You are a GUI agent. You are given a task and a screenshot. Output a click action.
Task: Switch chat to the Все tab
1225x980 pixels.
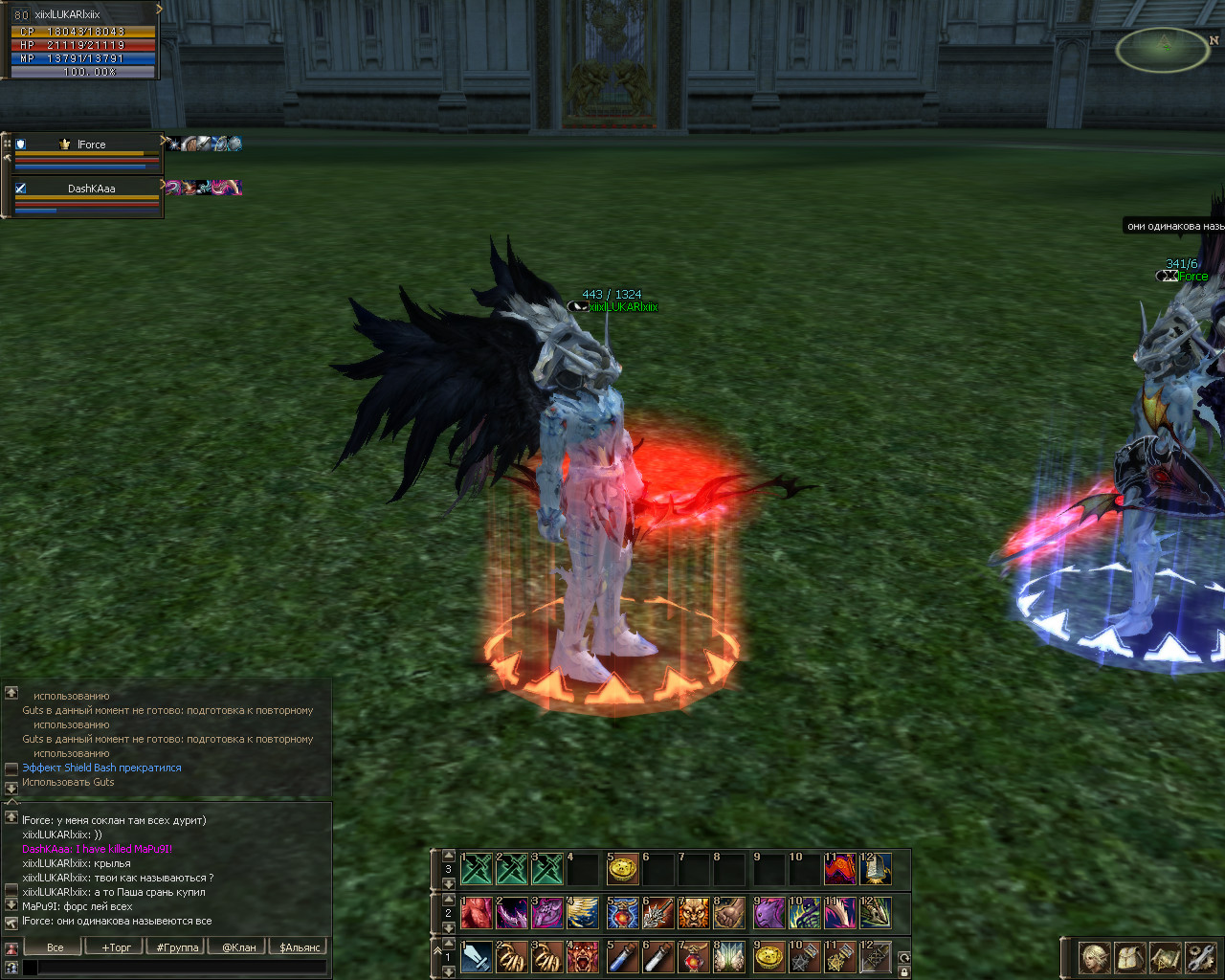(56, 947)
